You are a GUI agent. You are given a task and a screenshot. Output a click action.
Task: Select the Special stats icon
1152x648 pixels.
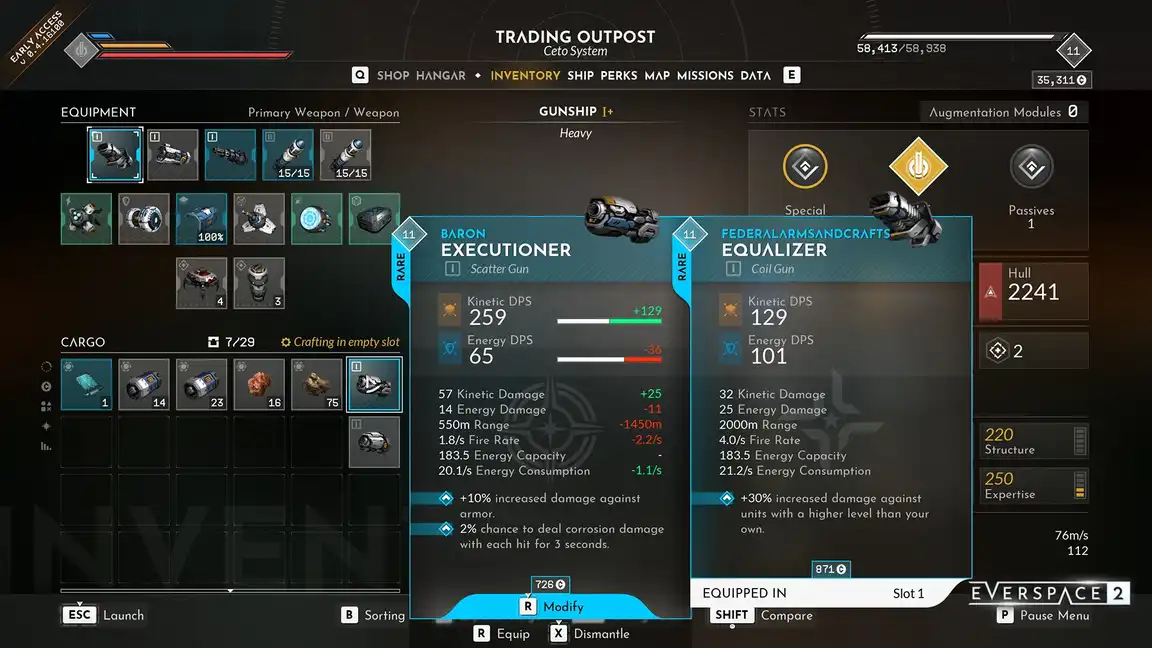(805, 168)
